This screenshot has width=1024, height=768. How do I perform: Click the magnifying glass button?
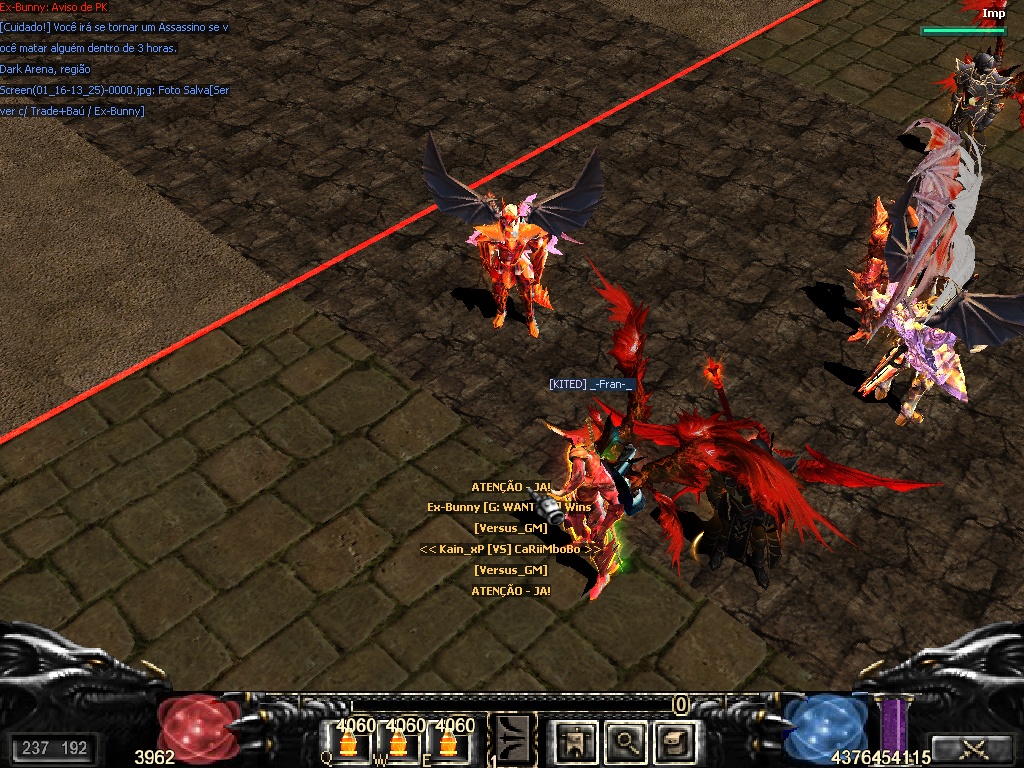(x=626, y=742)
